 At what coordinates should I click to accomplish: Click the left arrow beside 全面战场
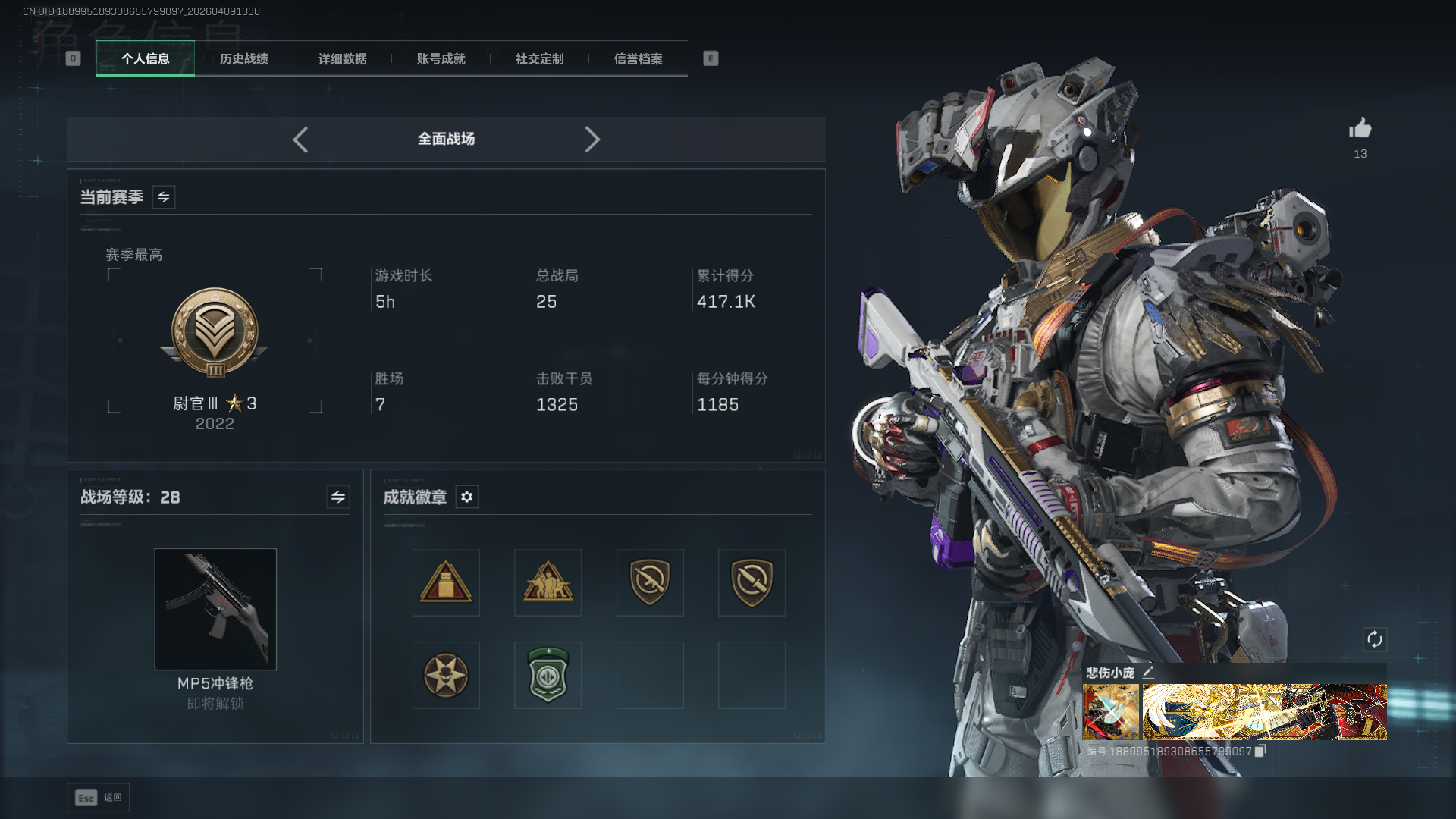tap(300, 140)
